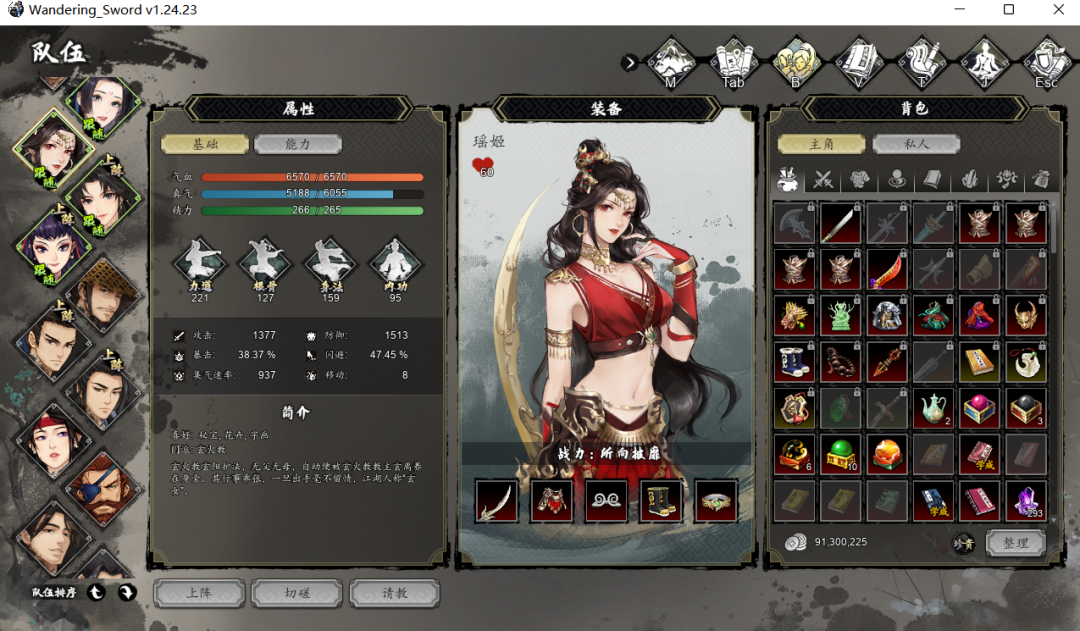Select the equipped ring slot
This screenshot has height=631, width=1080.
pyautogui.click(x=715, y=500)
